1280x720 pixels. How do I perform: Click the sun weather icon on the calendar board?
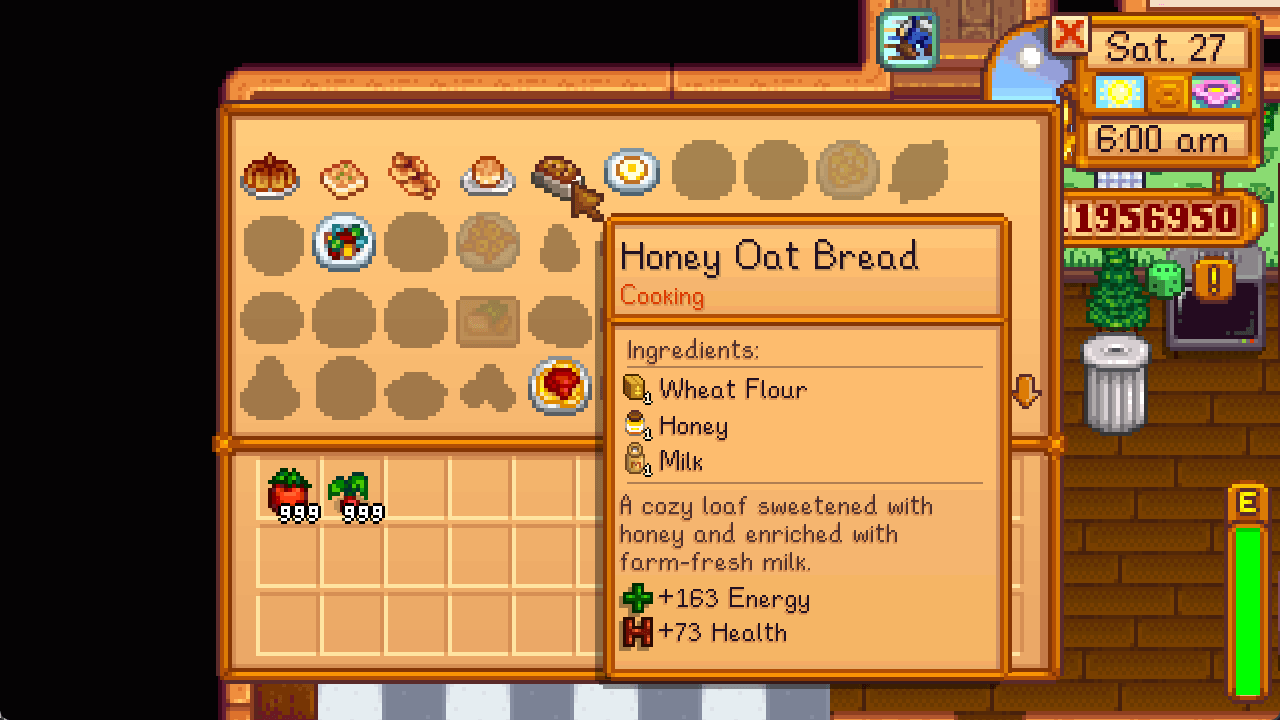[1120, 92]
